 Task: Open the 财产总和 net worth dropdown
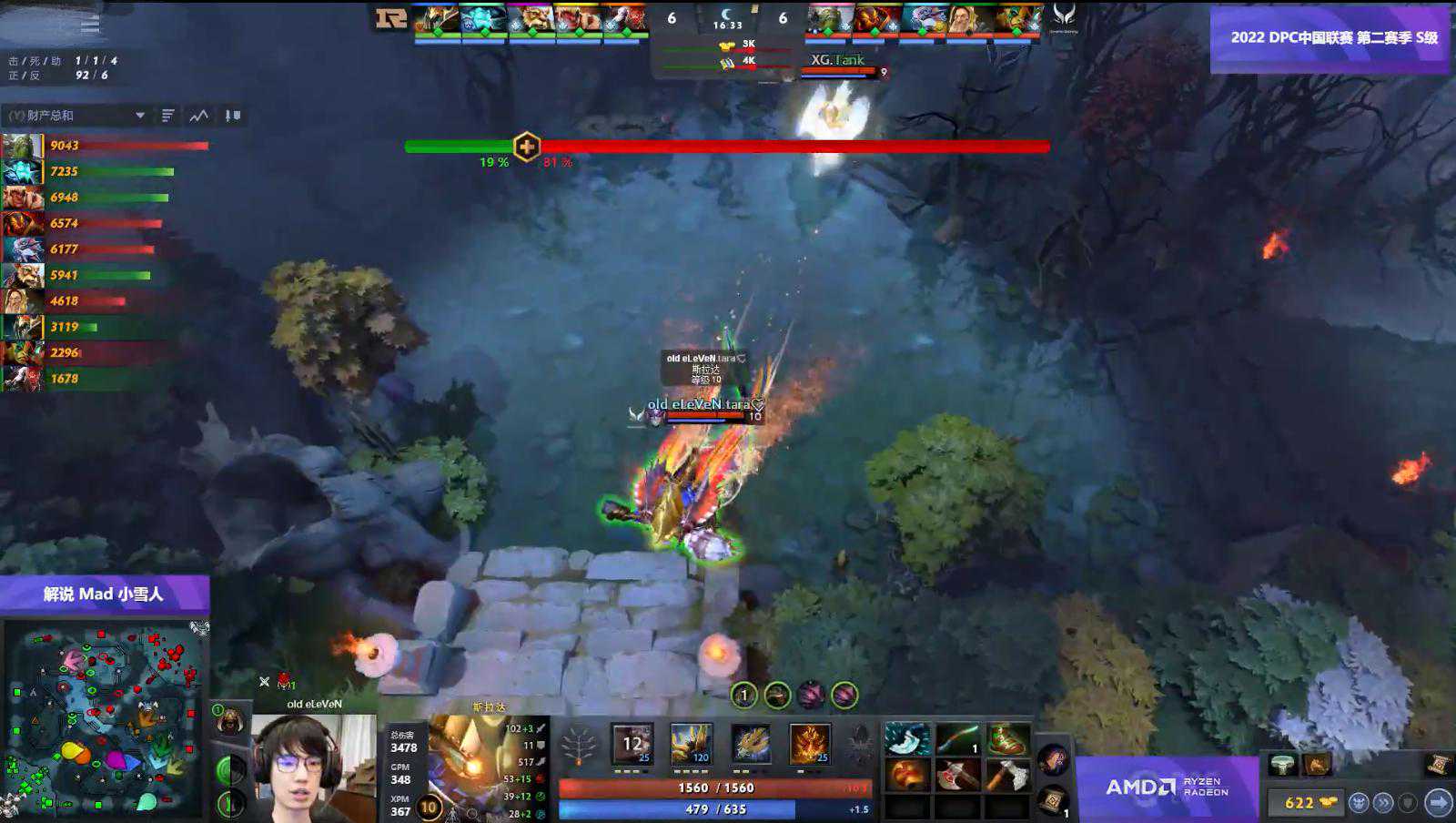77,116
